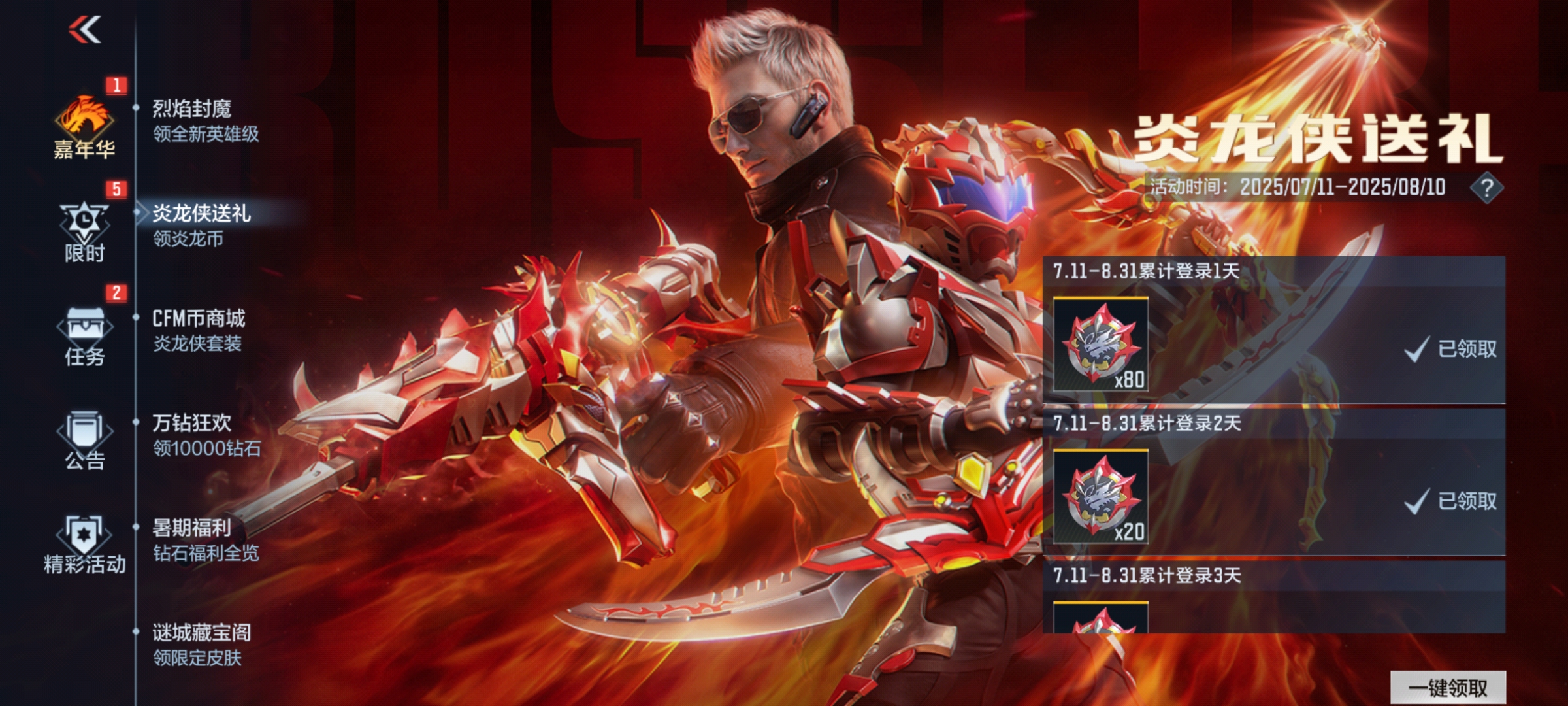Open the 嘉年华 carnival category
The width and height of the screenshot is (1568, 706).
click(84, 127)
